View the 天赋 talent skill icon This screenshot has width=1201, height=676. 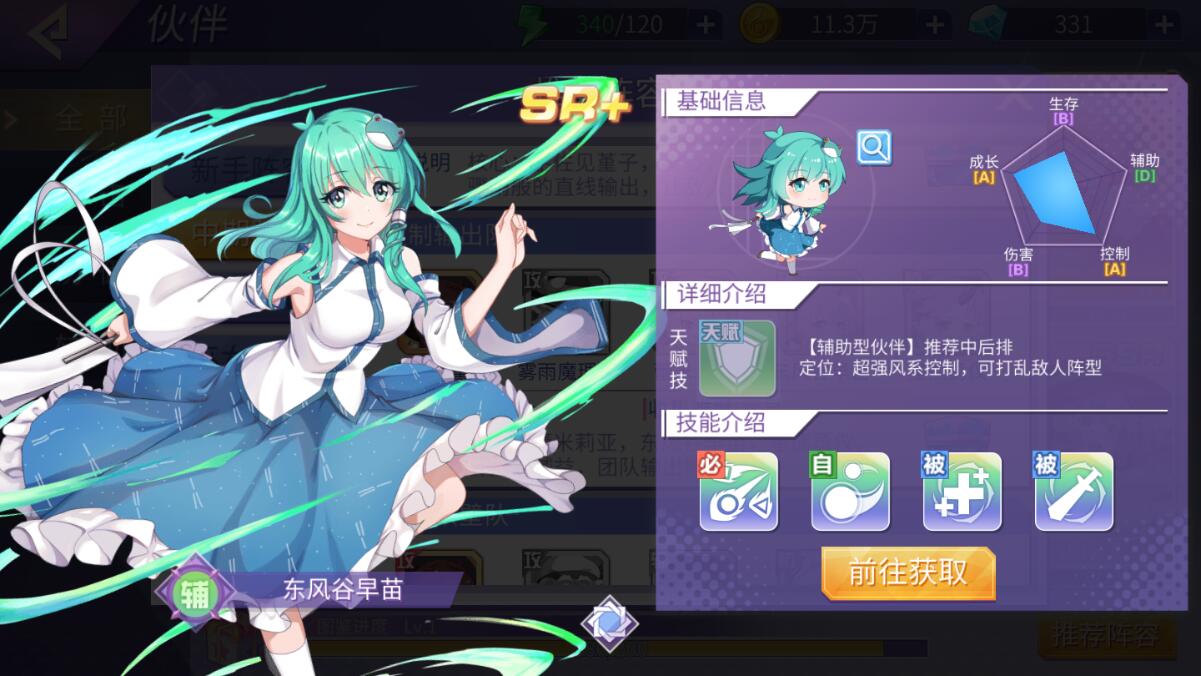(737, 358)
